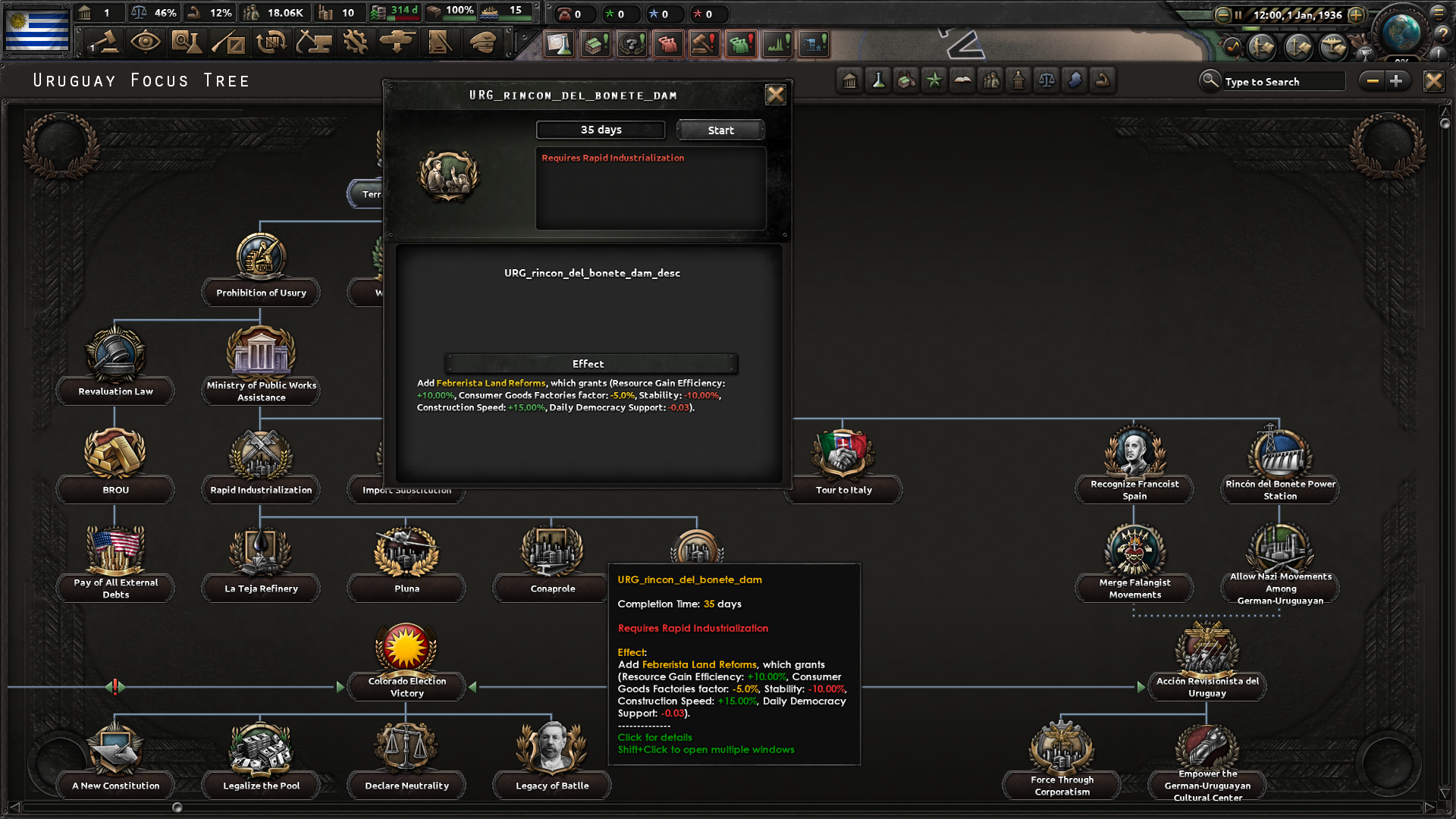Select the Intelligence eye icon in the toolbar
Screen dimensions: 1456x819
click(x=146, y=43)
